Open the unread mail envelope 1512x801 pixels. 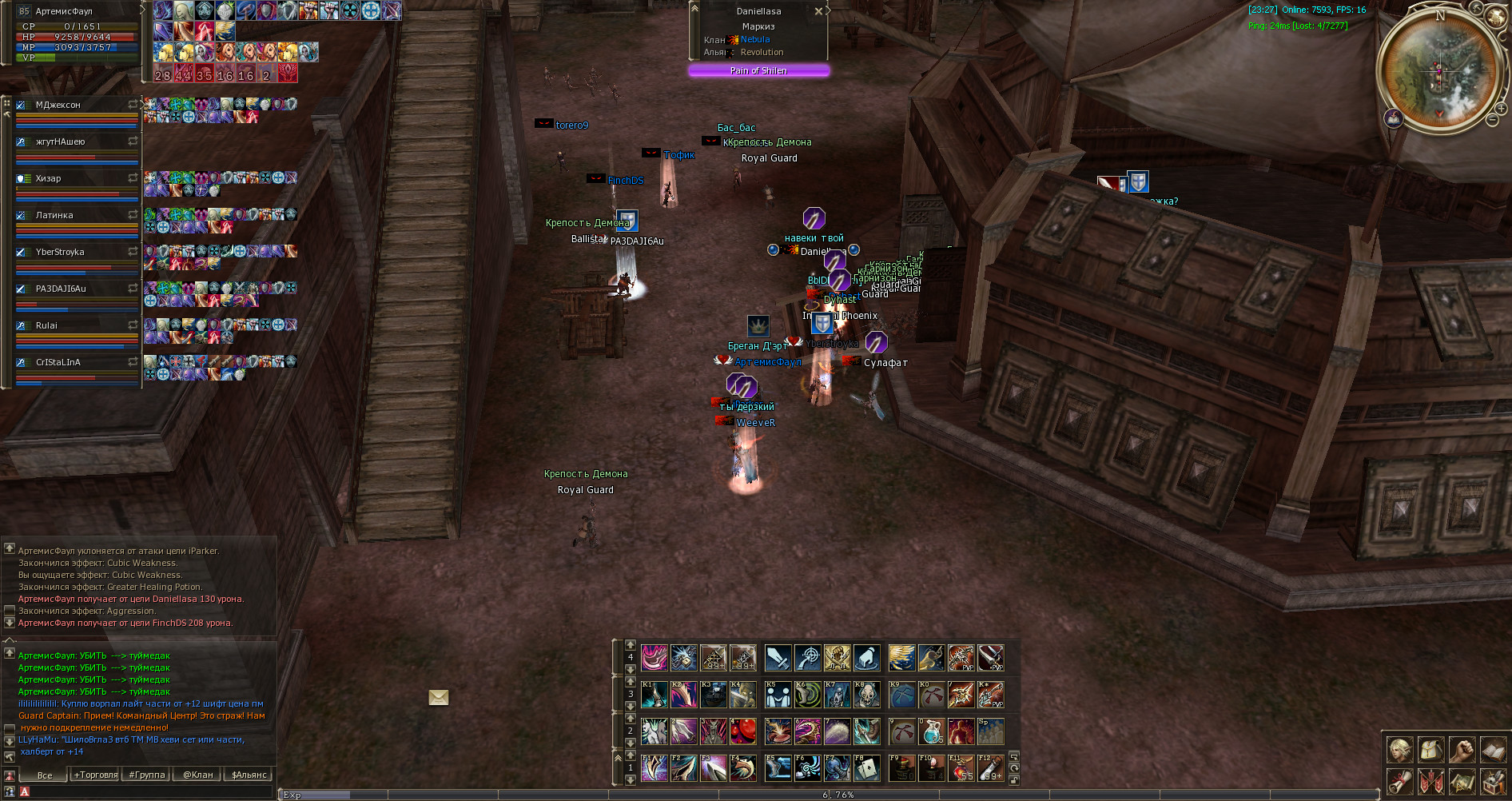coord(439,698)
